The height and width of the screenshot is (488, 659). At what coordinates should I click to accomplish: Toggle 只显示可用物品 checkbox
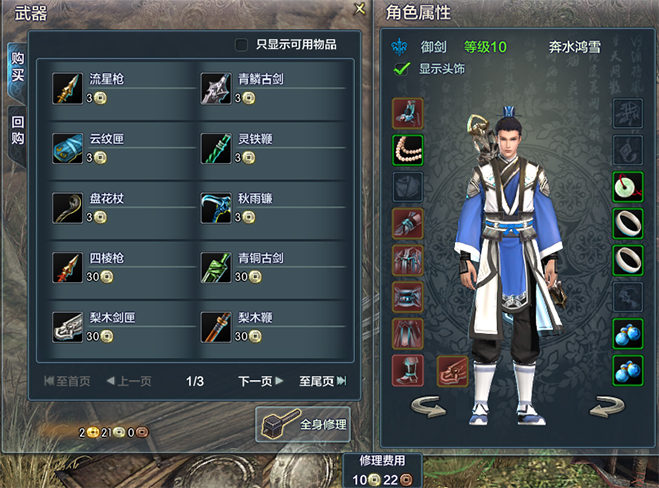coord(241,44)
